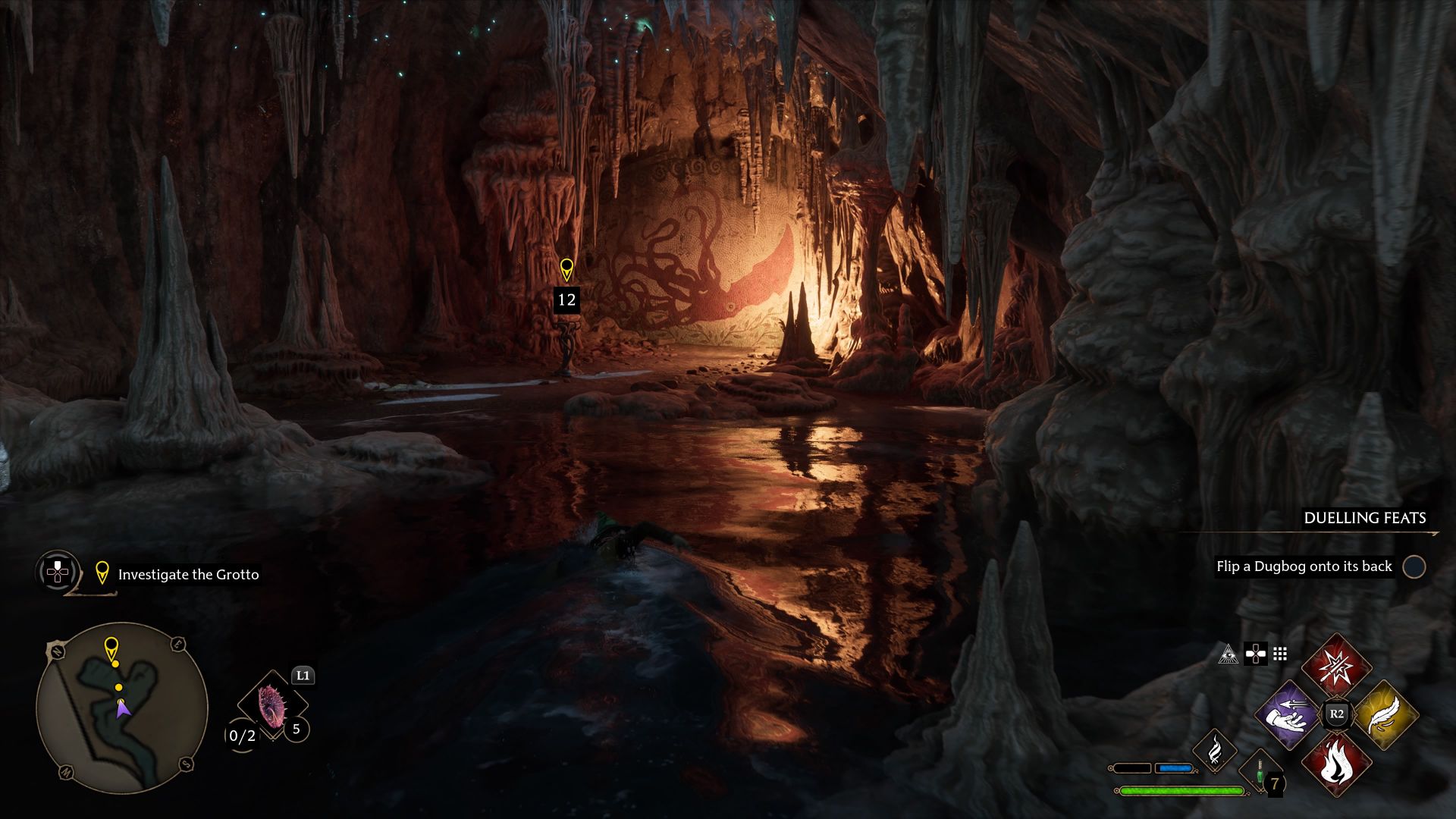Click the yellow quest marker on minimap

(111, 649)
